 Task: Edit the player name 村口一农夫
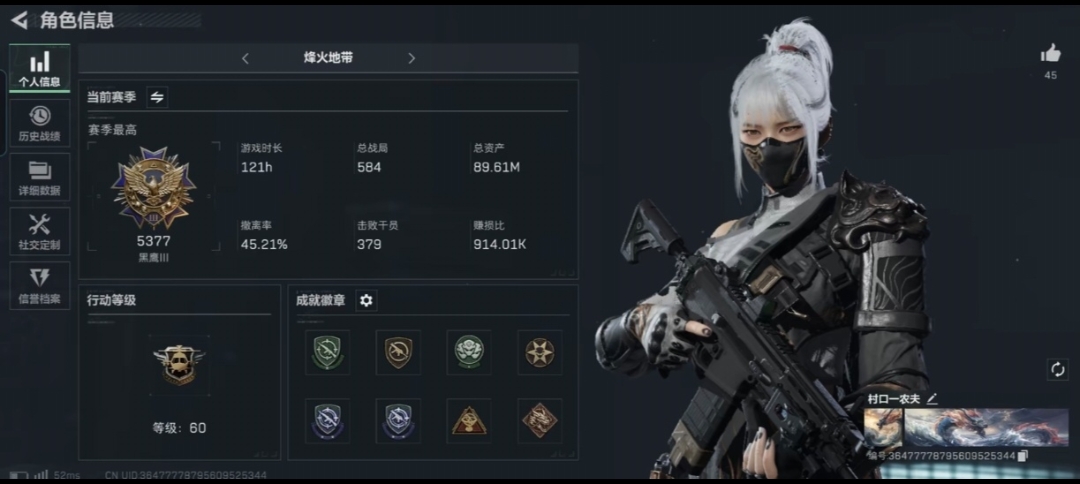(932, 398)
